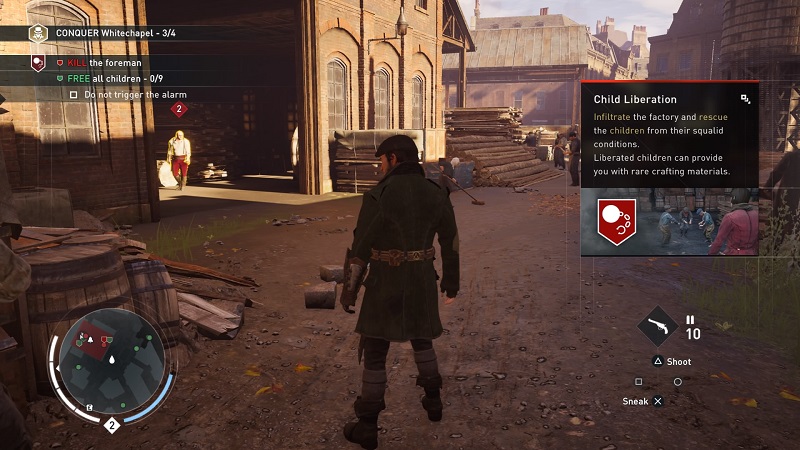Expand the Child Liberation info panel
Screen dimensions: 800x450
[x=745, y=99]
